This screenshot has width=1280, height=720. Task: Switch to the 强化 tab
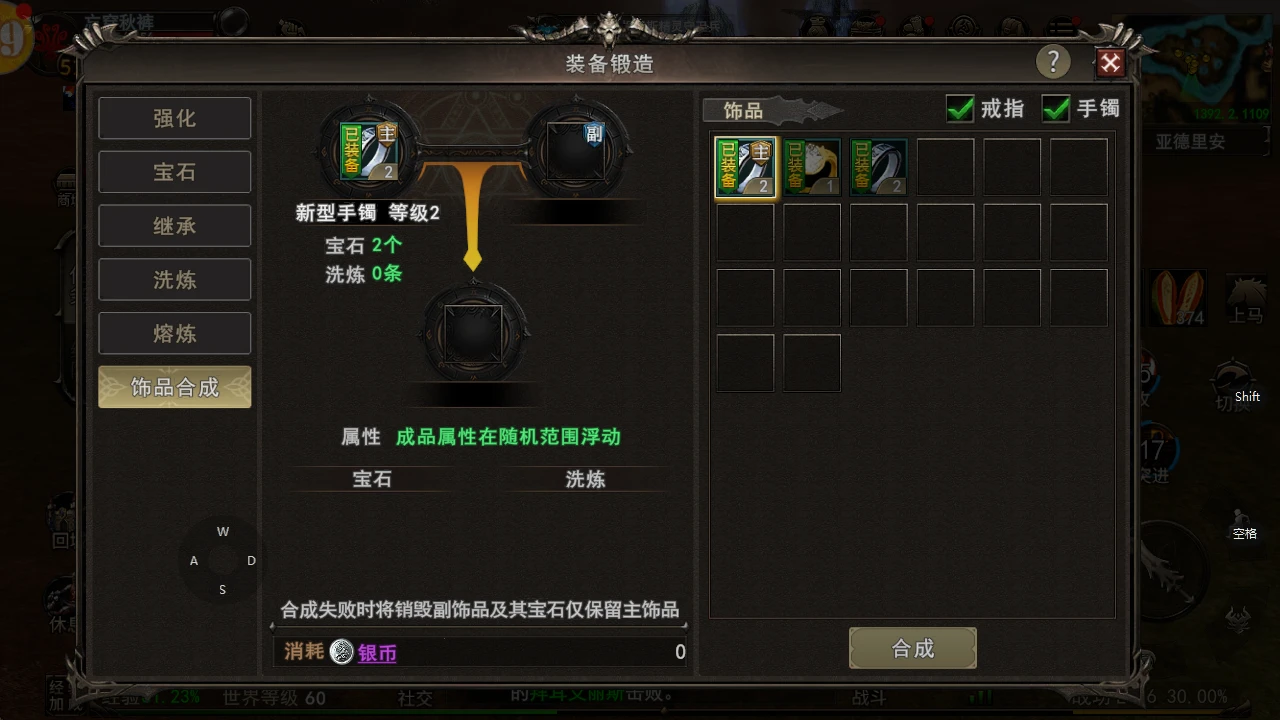tap(174, 118)
